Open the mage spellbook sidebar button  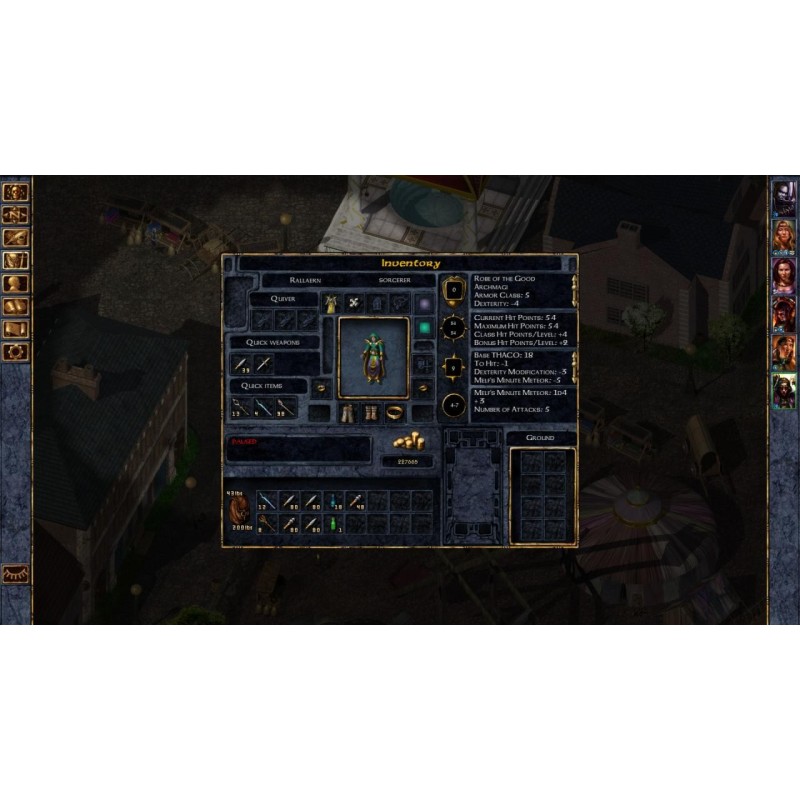pyautogui.click(x=16, y=306)
